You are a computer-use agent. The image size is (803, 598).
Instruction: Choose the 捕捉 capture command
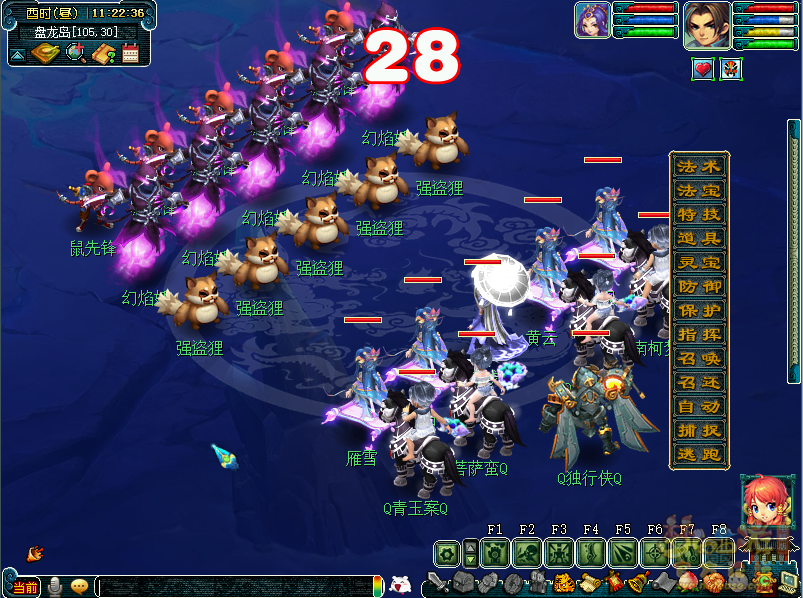[698, 430]
